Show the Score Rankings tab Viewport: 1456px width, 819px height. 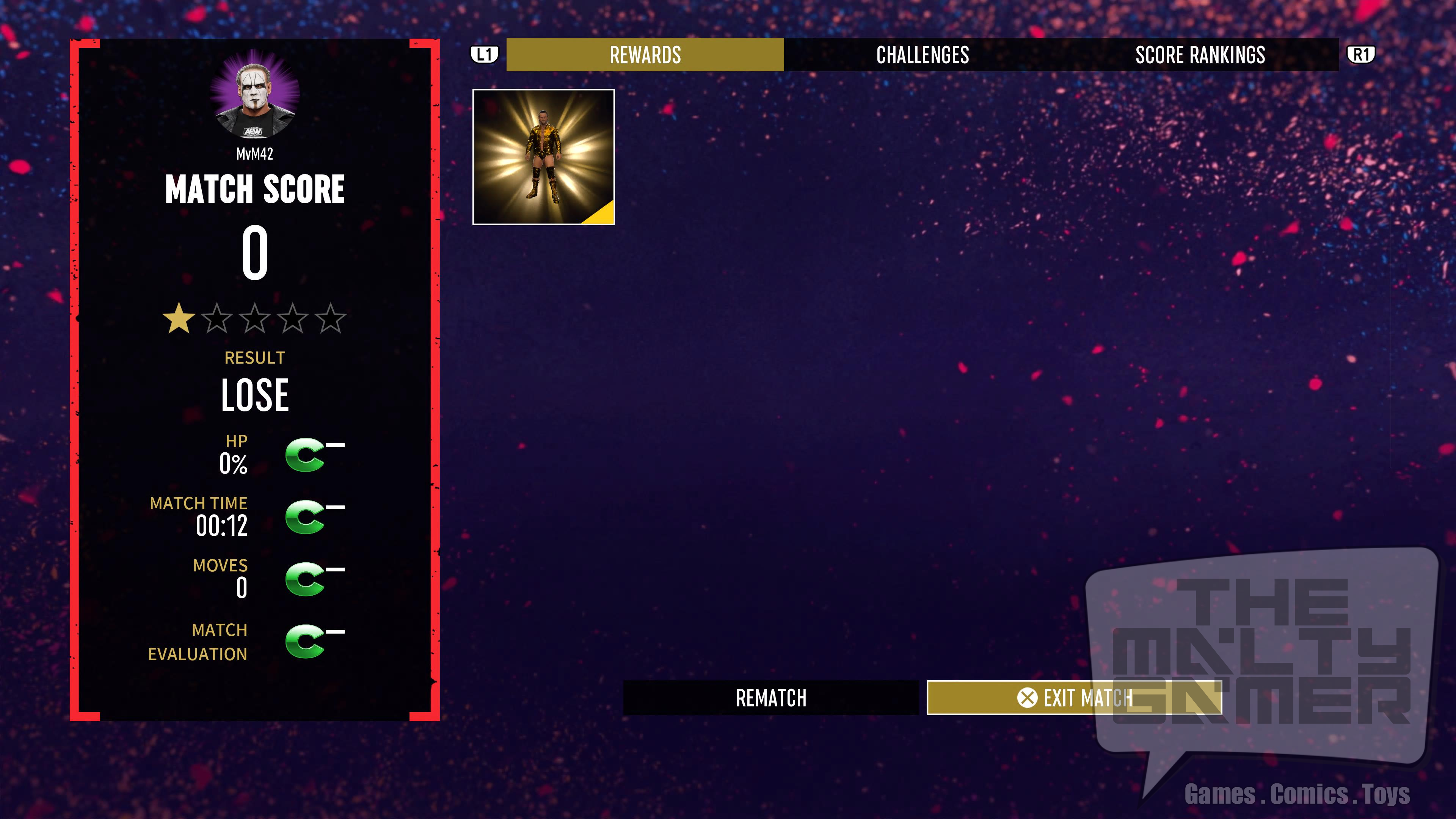(x=1200, y=55)
